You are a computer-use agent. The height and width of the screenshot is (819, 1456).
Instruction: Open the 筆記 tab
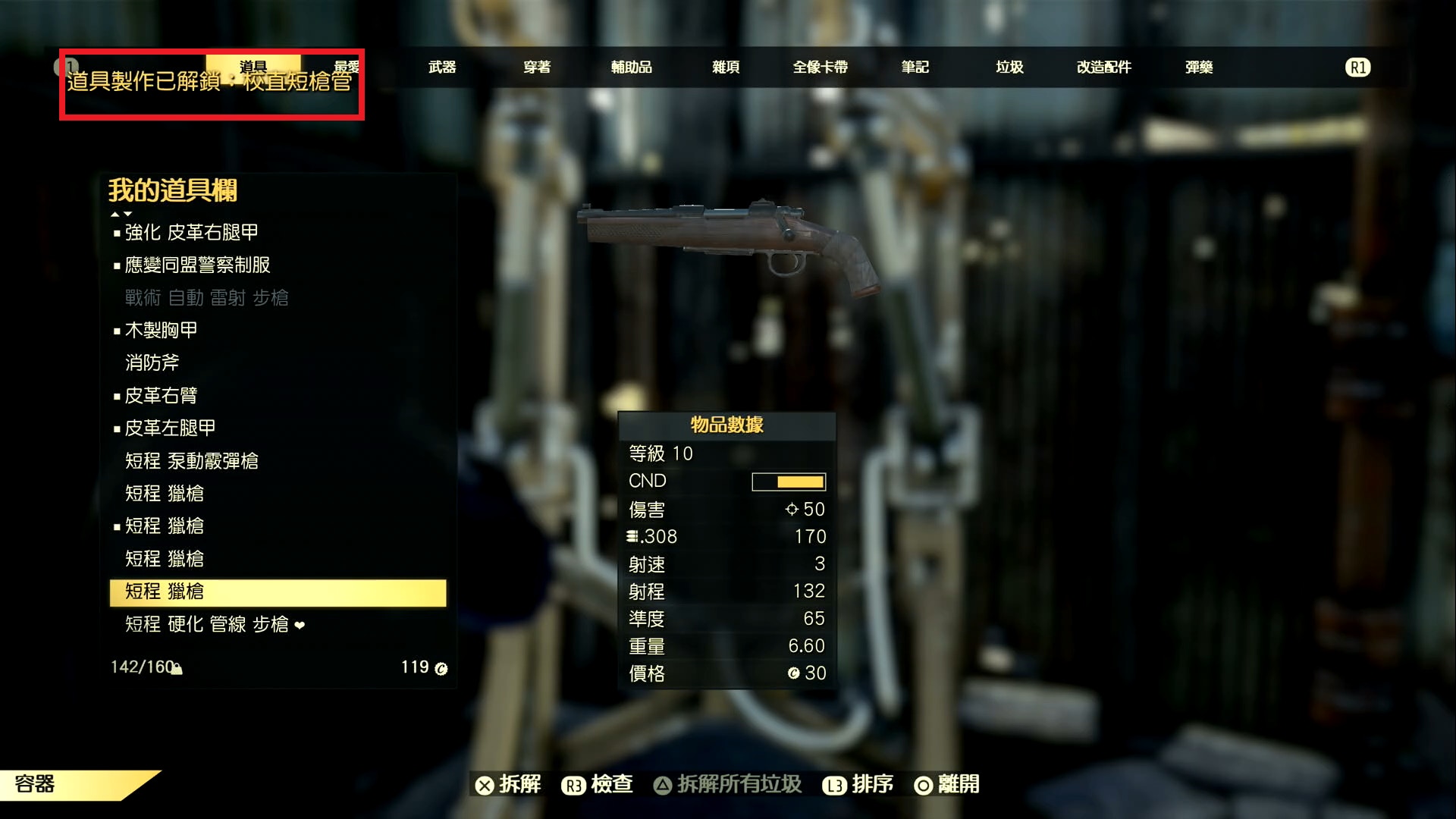coord(915,67)
